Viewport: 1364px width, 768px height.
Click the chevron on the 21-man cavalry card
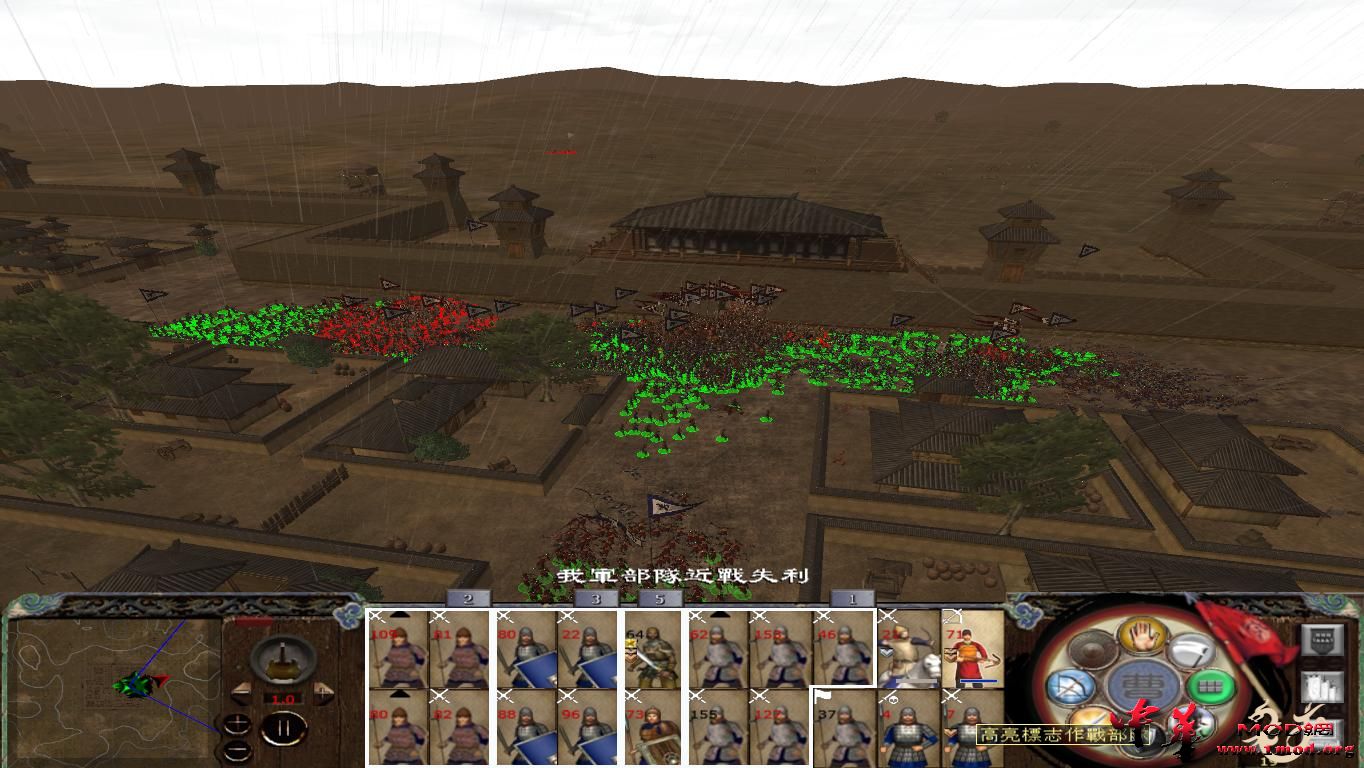coord(887,653)
